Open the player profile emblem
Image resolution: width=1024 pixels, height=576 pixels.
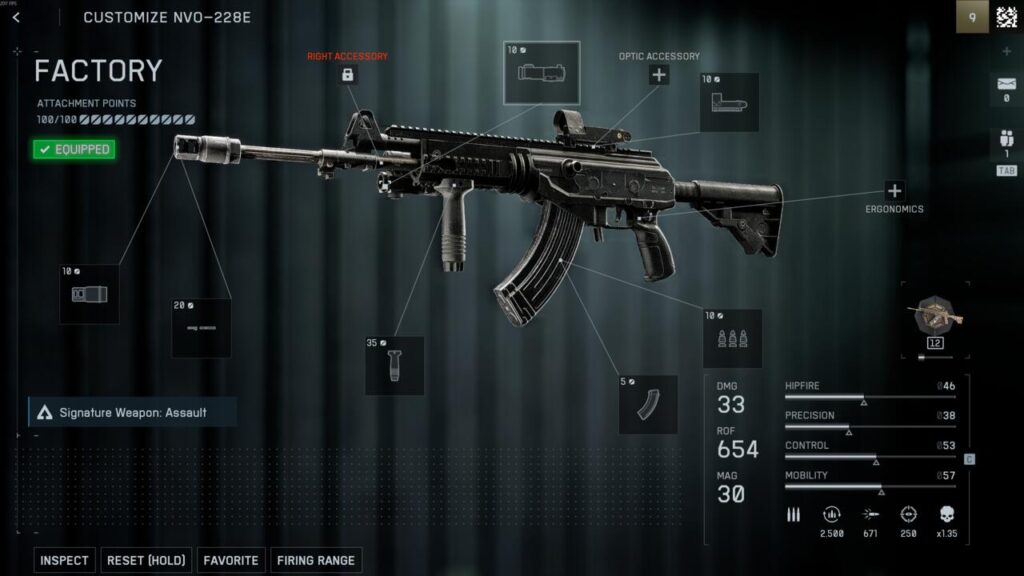point(1006,17)
